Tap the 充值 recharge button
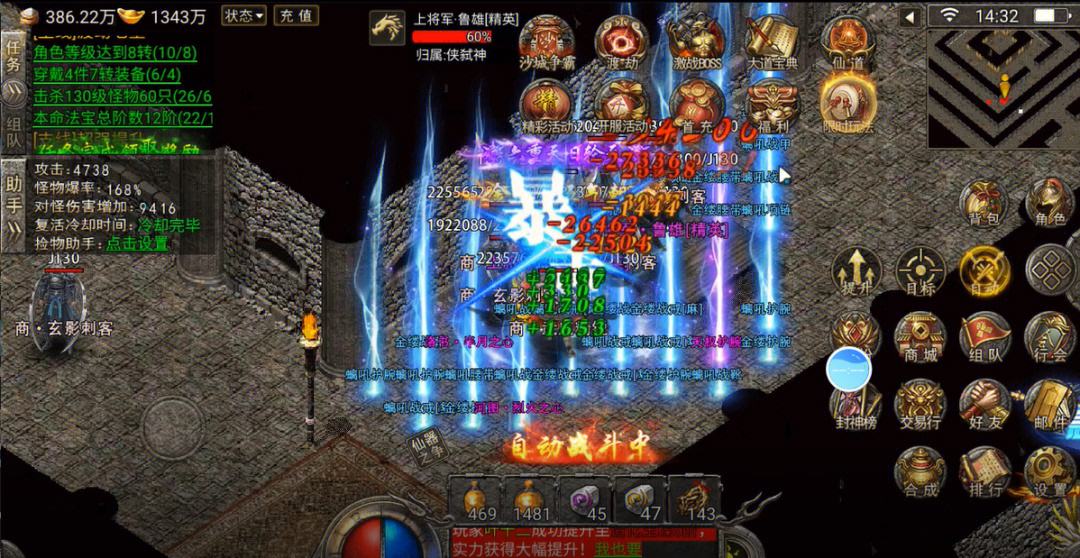1080x558 pixels. point(295,16)
